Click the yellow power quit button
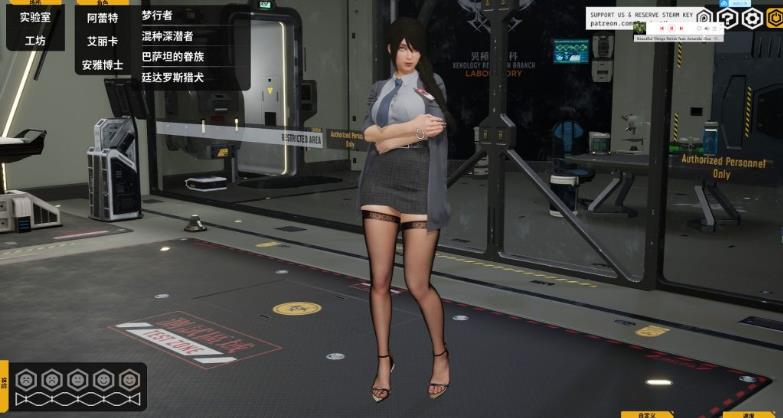This screenshot has height=418, width=783. [774, 18]
